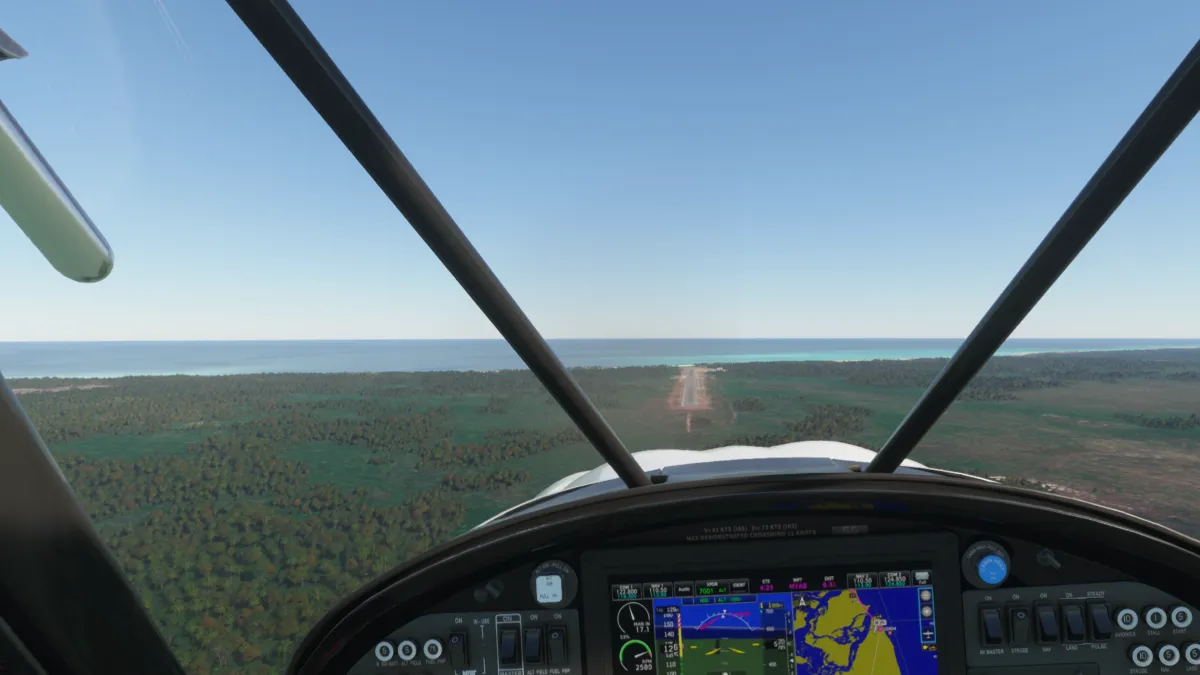Viewport: 1200px width, 675px height.
Task: Zoom out the moving map
Action: tap(927, 595)
